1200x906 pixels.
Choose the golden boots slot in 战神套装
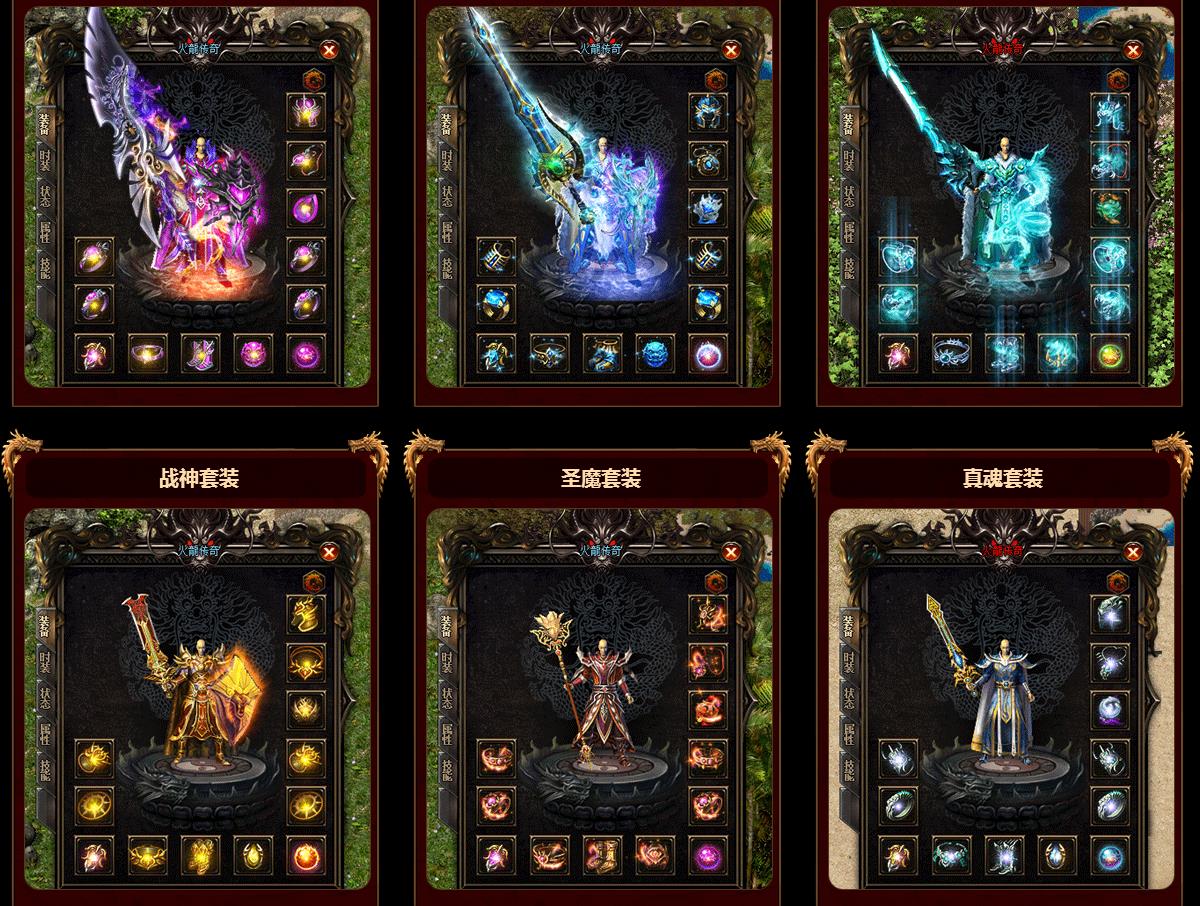click(200, 854)
